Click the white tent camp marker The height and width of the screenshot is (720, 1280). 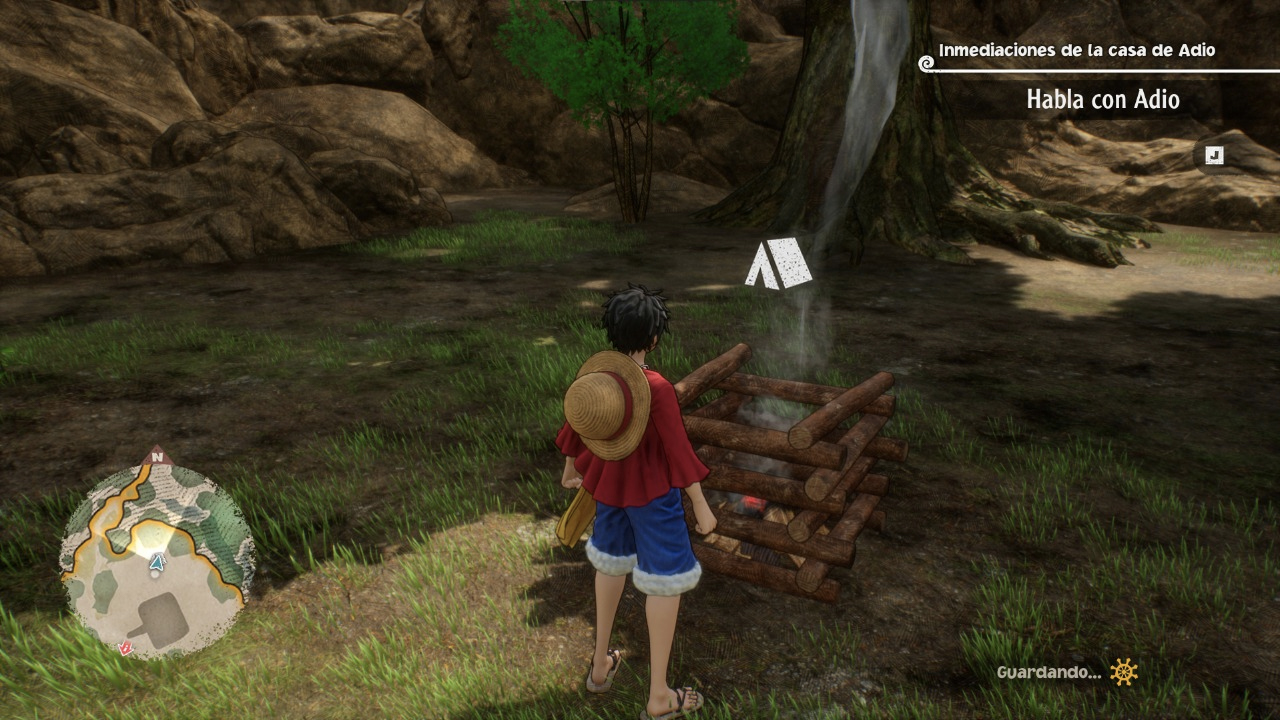click(x=777, y=264)
